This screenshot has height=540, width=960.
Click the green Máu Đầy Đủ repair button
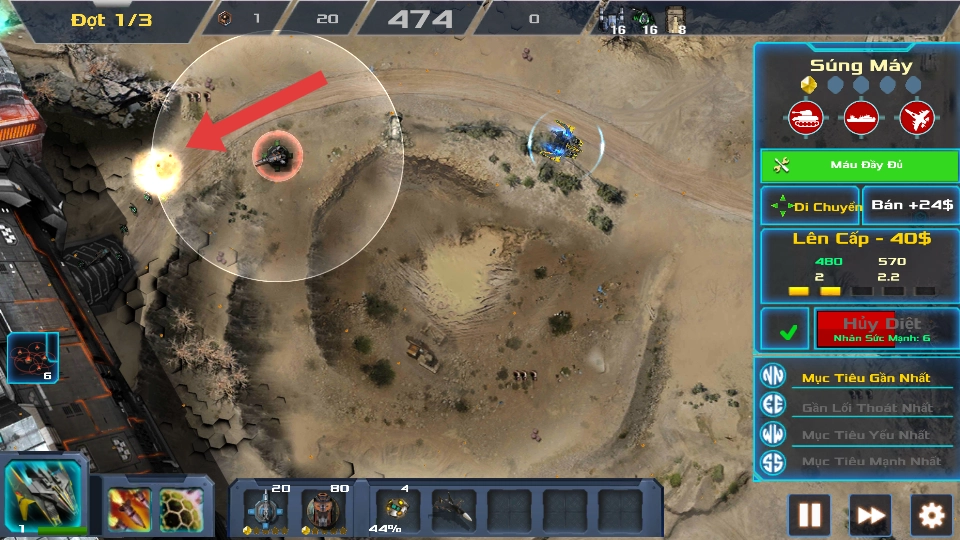click(859, 165)
